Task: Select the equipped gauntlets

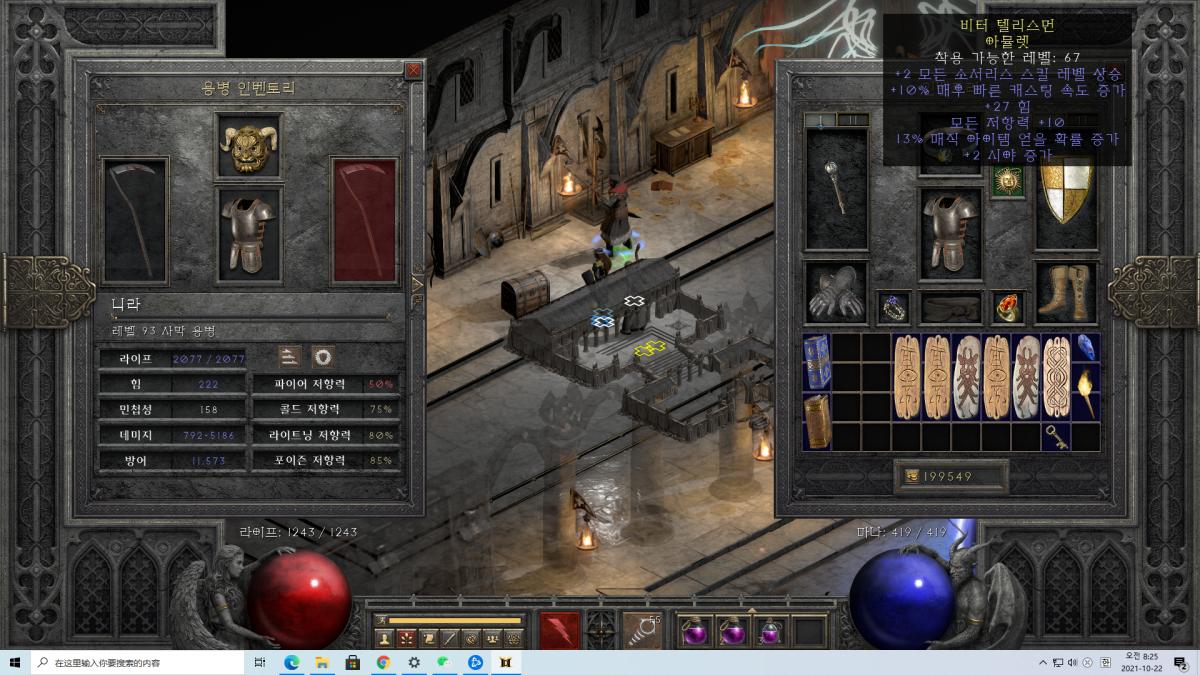Action: tap(836, 292)
